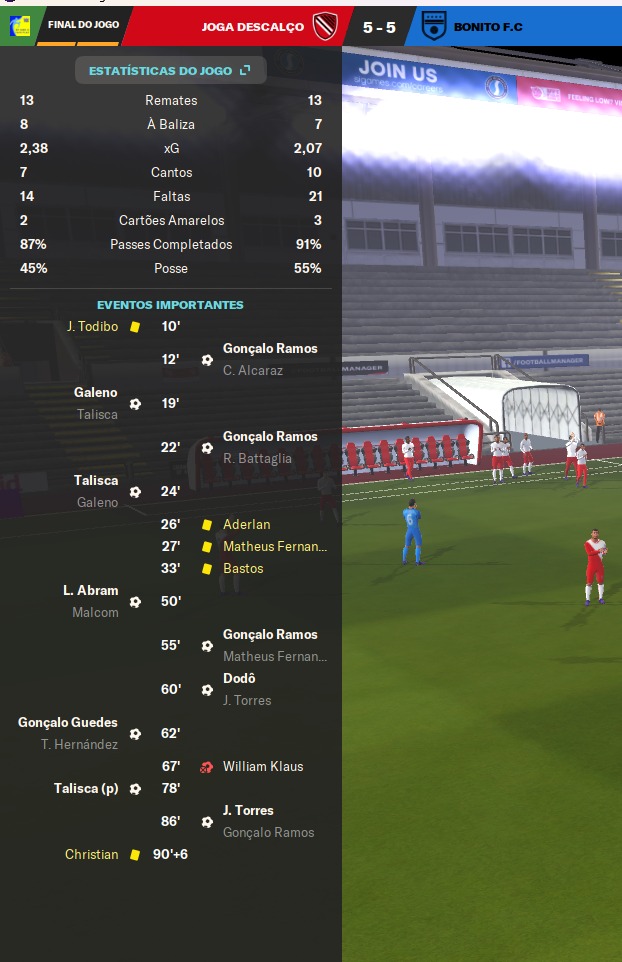Open L. Abram's goal event
Screen dimensions: 622x962
tap(91, 590)
